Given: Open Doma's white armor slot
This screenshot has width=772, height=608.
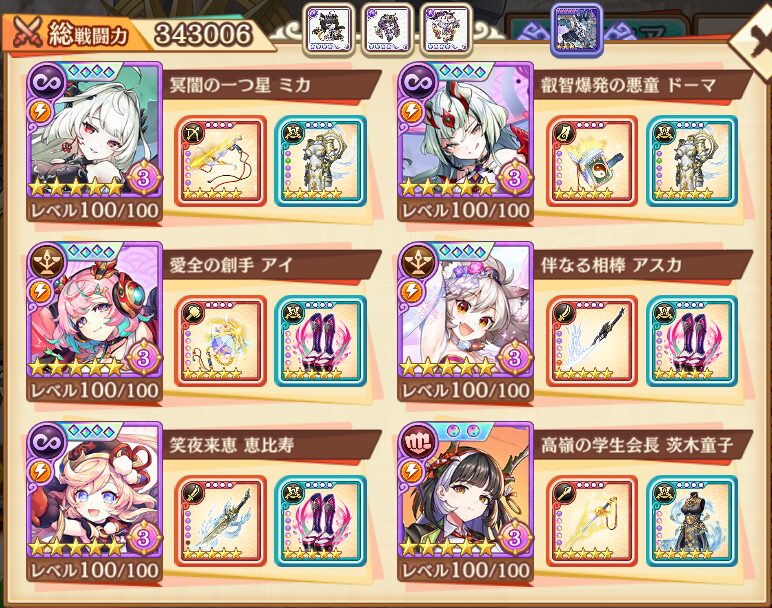Looking at the screenshot, I should click(692, 161).
